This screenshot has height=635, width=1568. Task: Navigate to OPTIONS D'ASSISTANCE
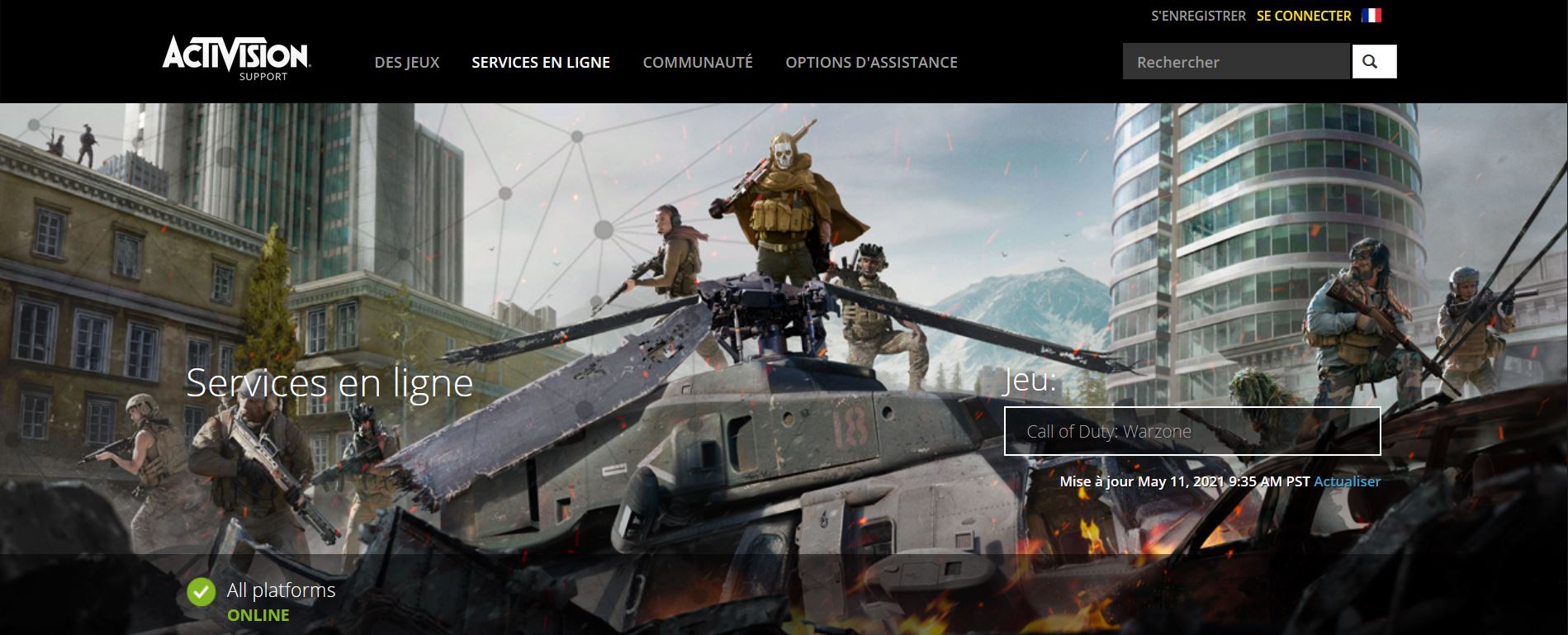pyautogui.click(x=871, y=61)
